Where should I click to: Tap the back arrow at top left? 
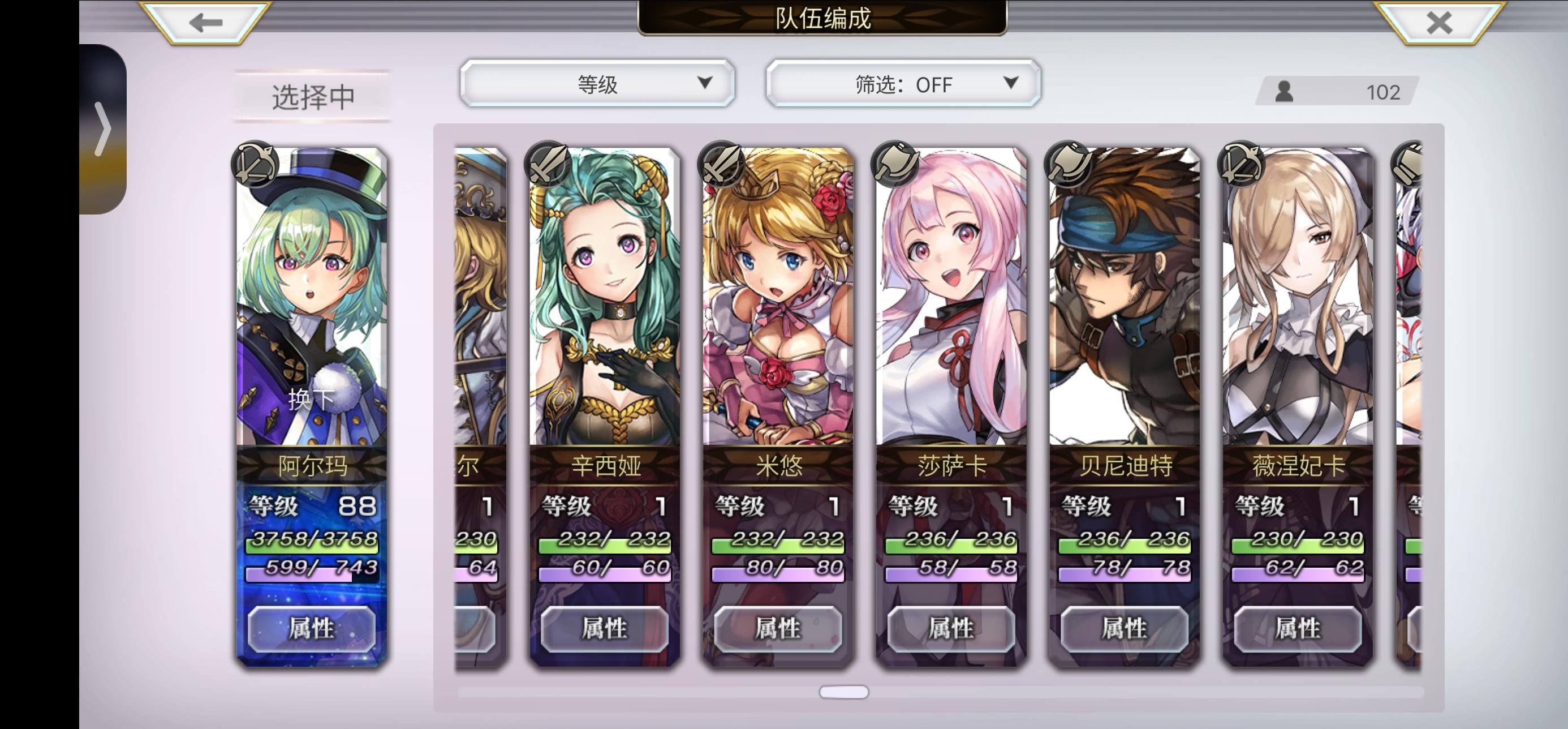click(204, 23)
